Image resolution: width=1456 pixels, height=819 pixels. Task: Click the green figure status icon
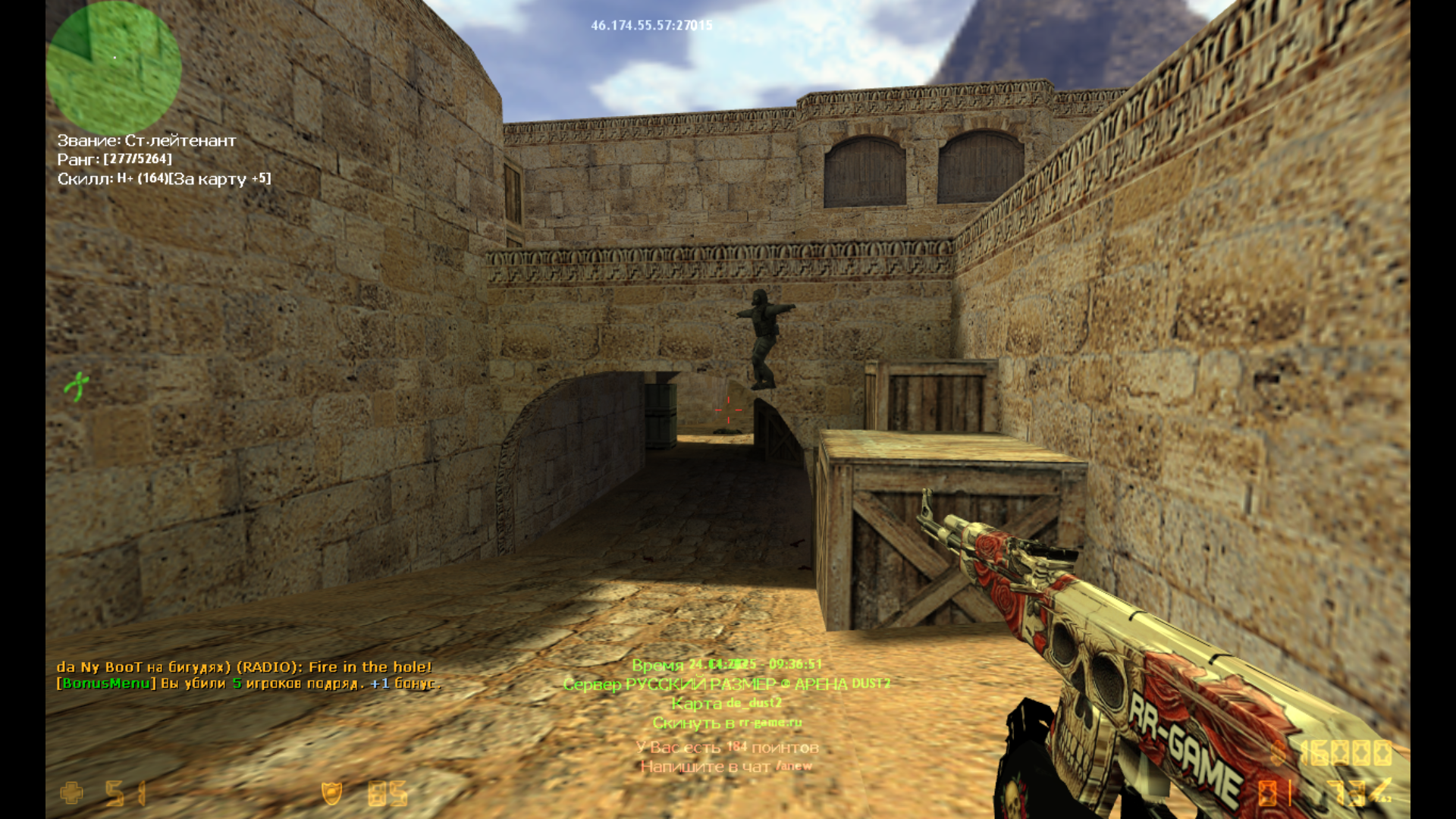[77, 386]
